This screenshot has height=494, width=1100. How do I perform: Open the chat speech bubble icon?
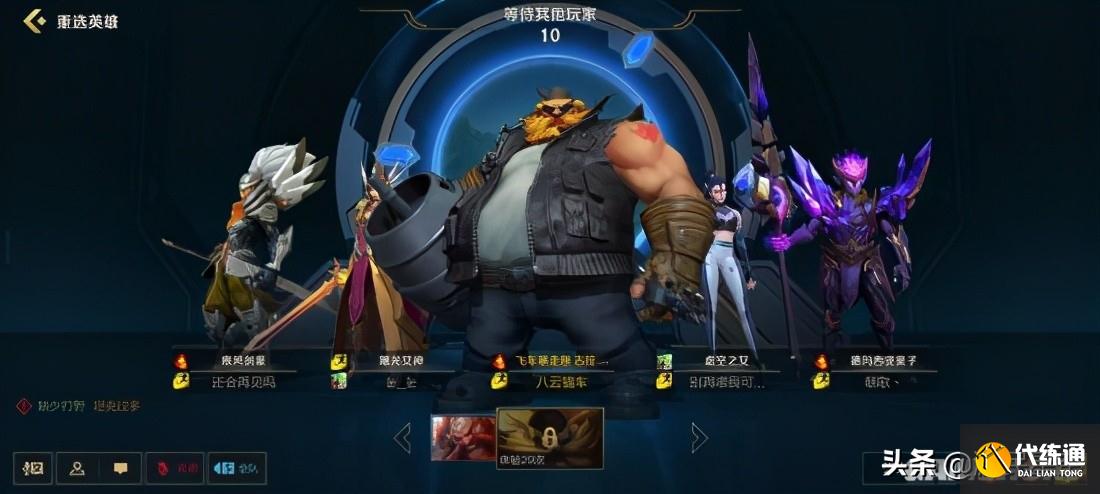120,468
